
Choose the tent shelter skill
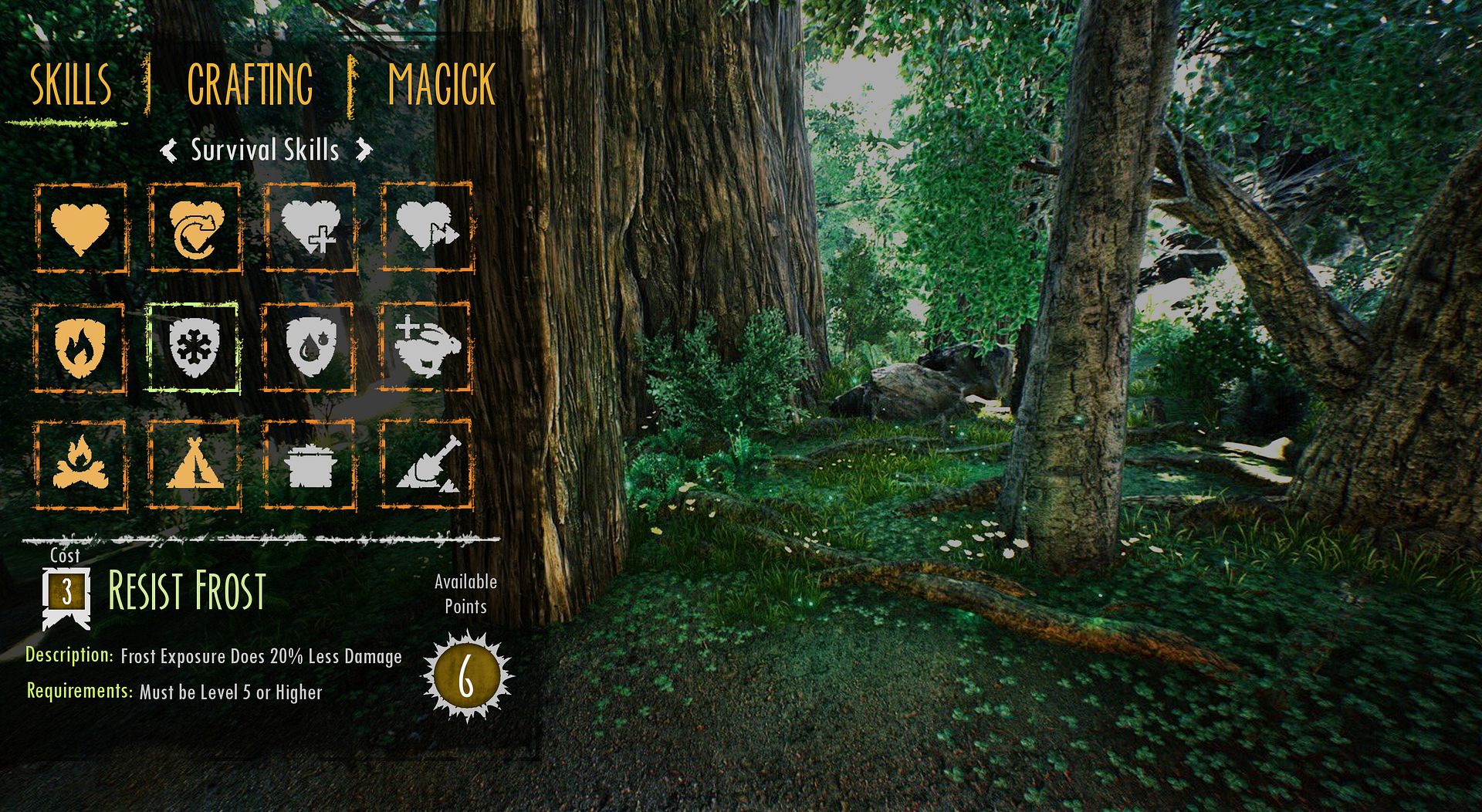click(x=195, y=465)
